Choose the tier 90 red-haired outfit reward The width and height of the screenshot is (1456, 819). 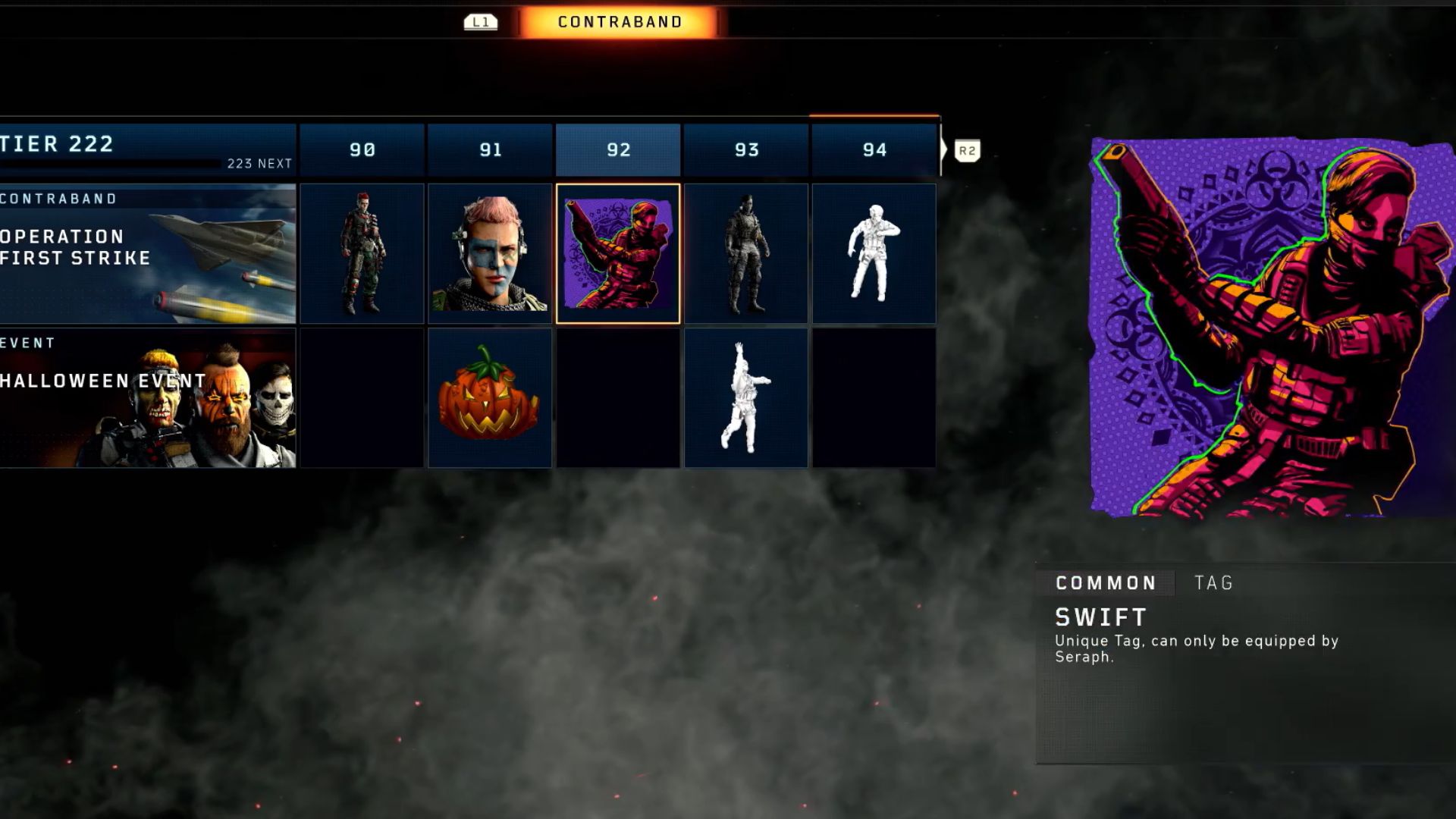362,253
